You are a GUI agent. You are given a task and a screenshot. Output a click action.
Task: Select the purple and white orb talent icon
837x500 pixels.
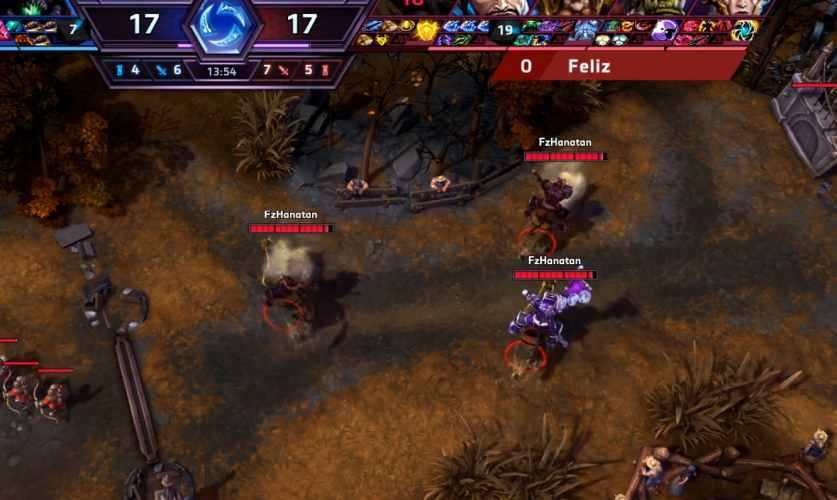(663, 31)
